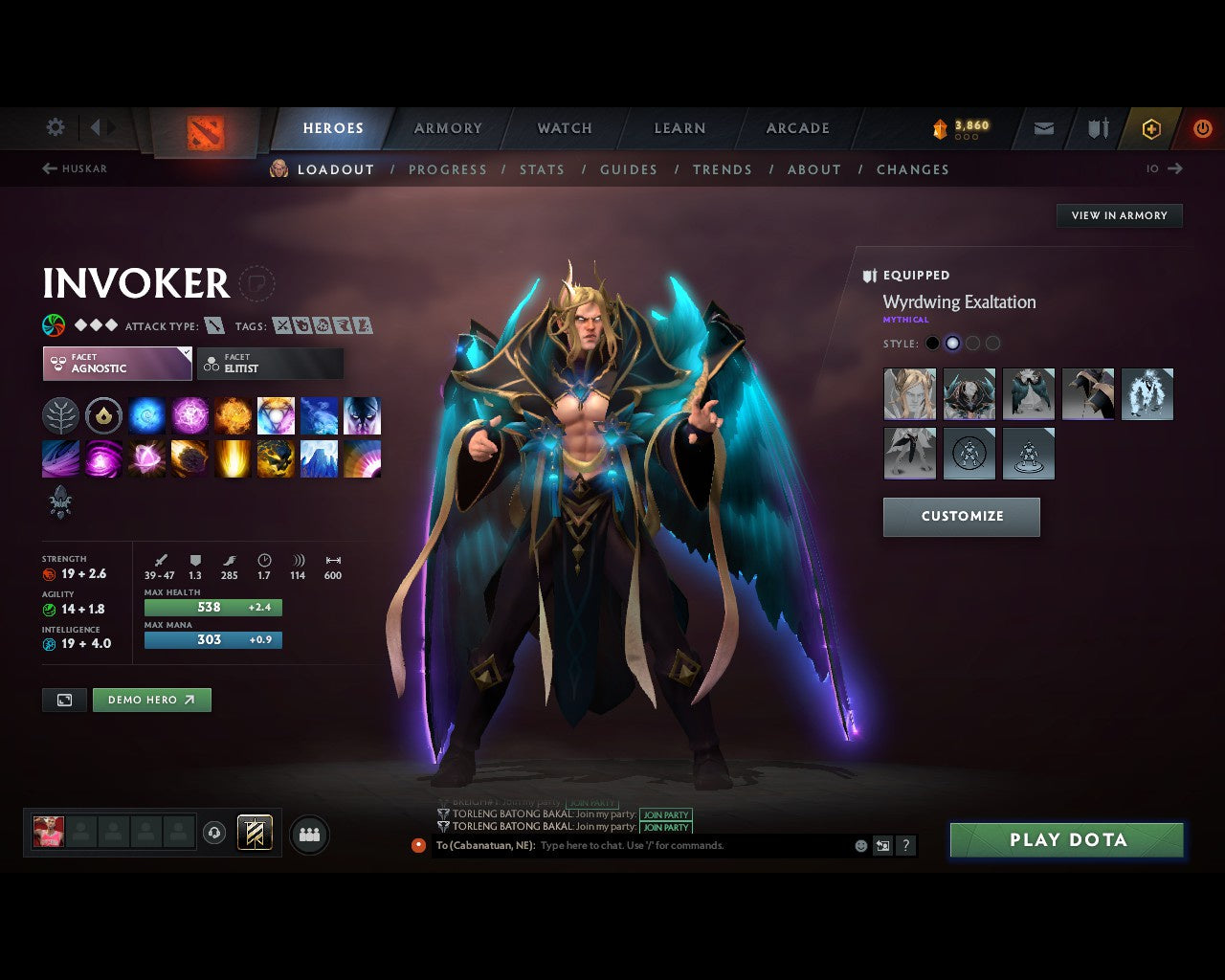The height and width of the screenshot is (980, 1225).
Task: Click Torleng Batong Bakal's Join Party link
Action: point(666,814)
